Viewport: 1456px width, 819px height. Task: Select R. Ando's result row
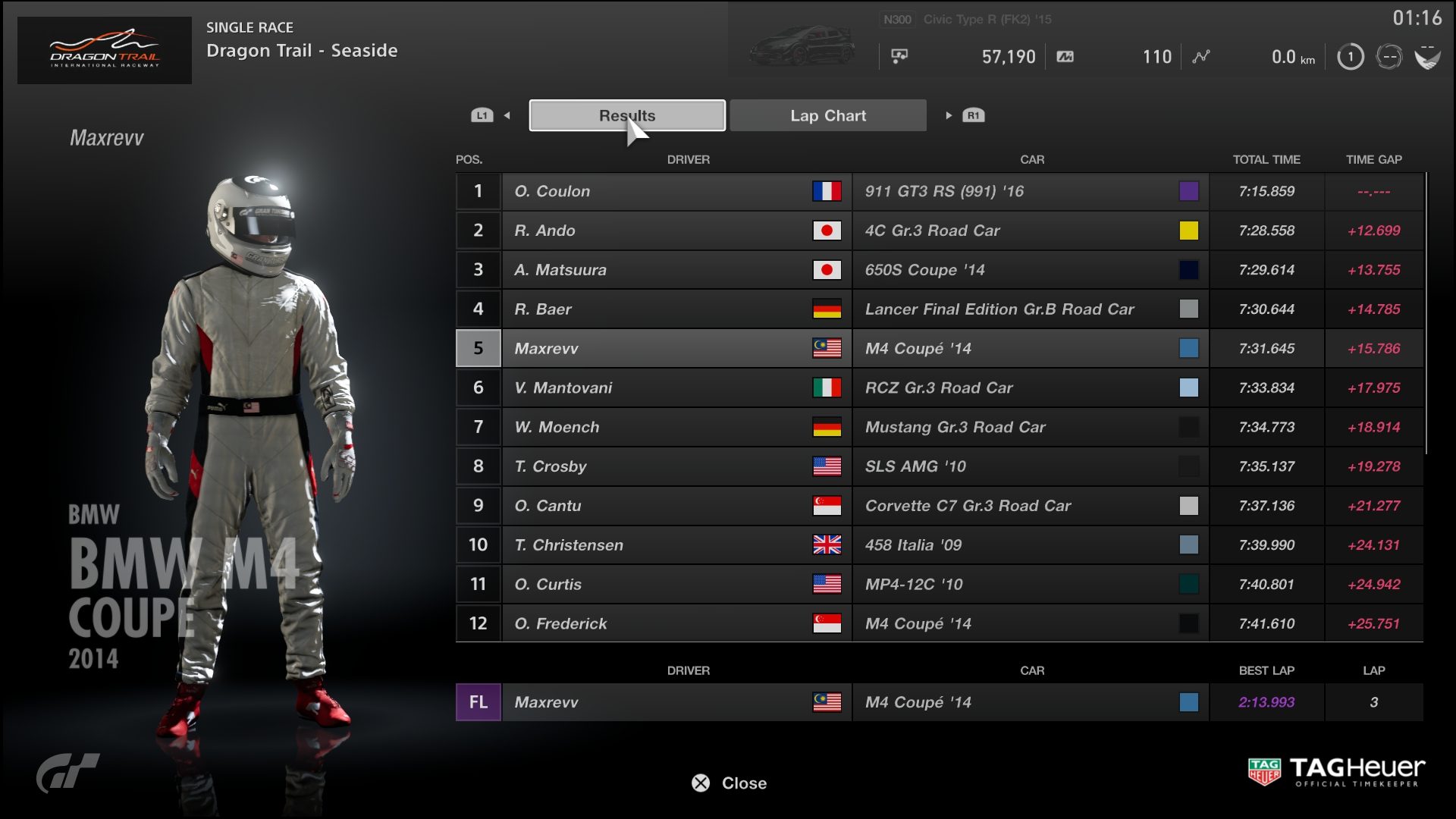939,231
